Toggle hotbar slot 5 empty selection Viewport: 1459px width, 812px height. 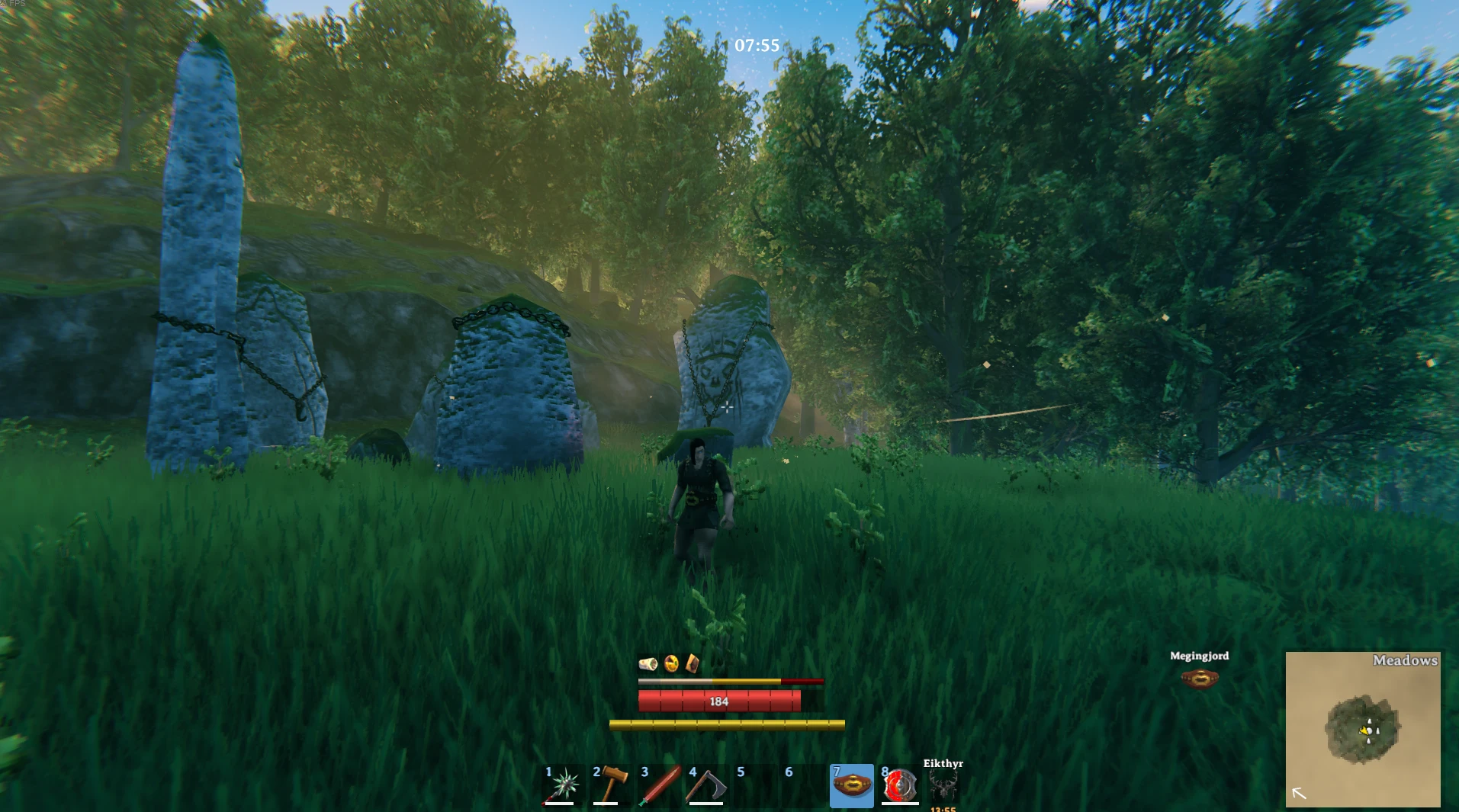click(x=757, y=785)
